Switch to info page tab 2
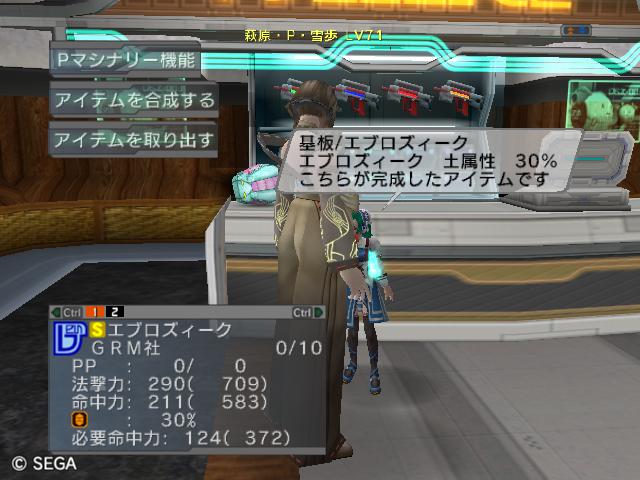The height and width of the screenshot is (480, 640). 115,312
